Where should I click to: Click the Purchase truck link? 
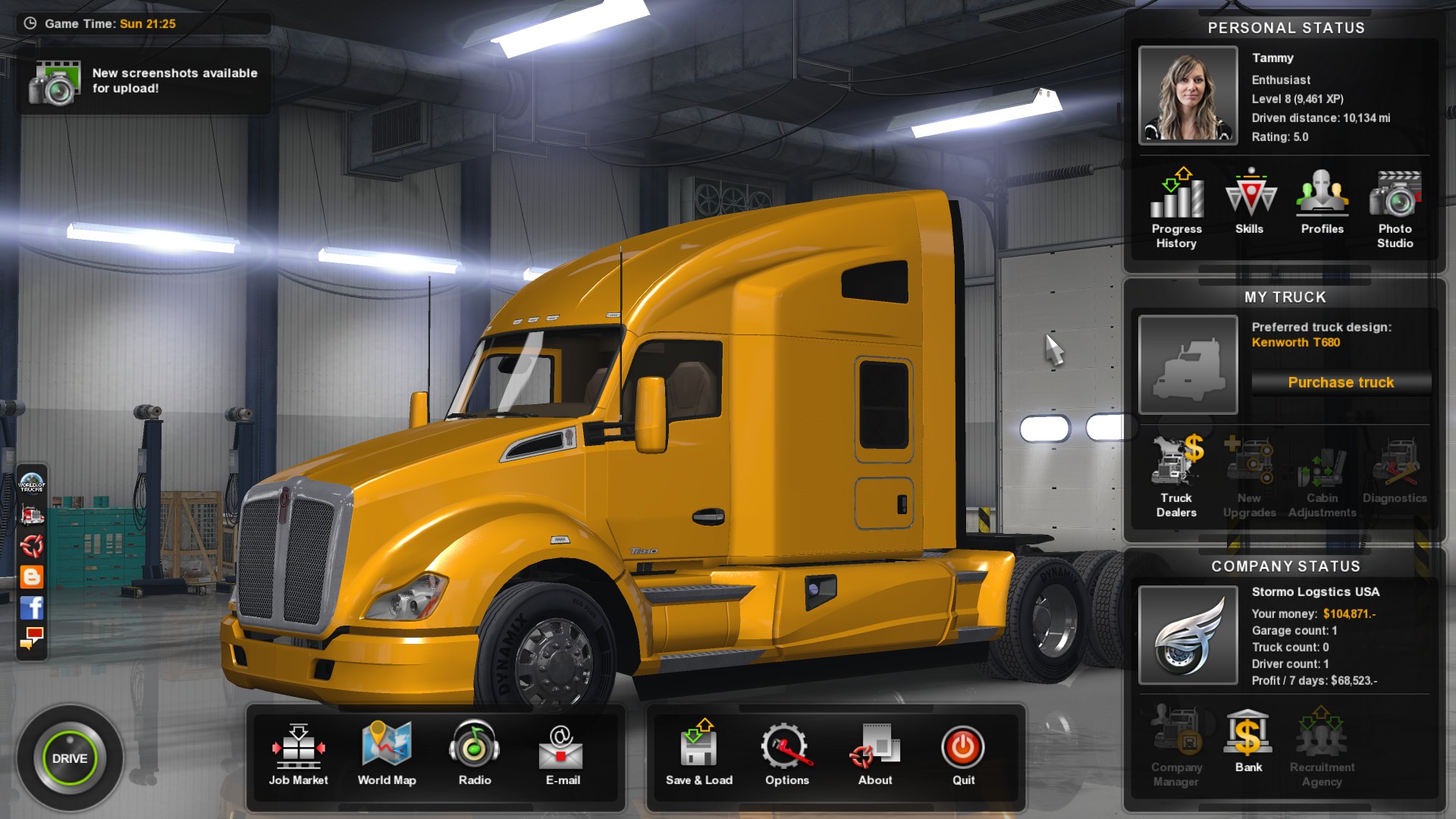click(1340, 382)
